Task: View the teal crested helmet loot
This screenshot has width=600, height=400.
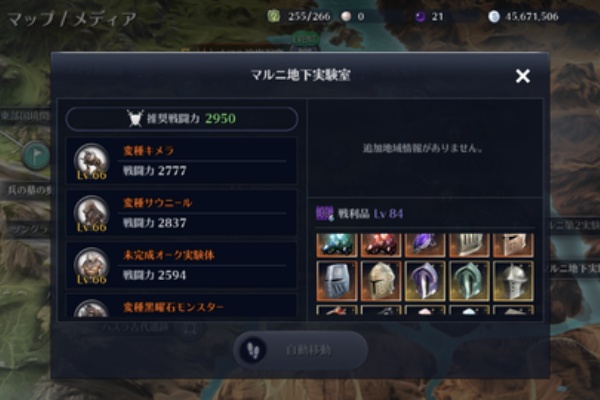Action: click(x=468, y=281)
